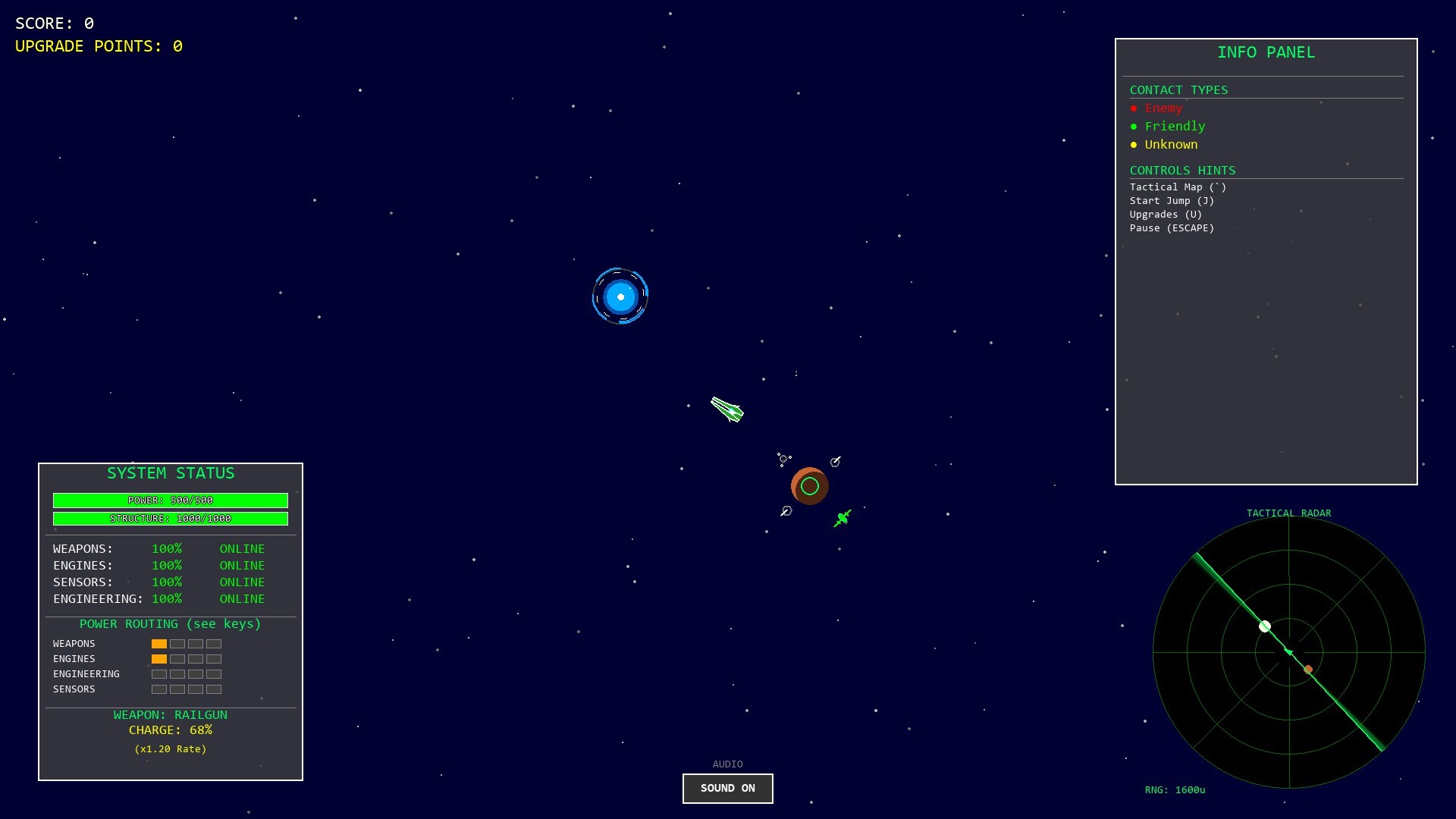Toggle the SOUND ON audio button

coord(727,788)
